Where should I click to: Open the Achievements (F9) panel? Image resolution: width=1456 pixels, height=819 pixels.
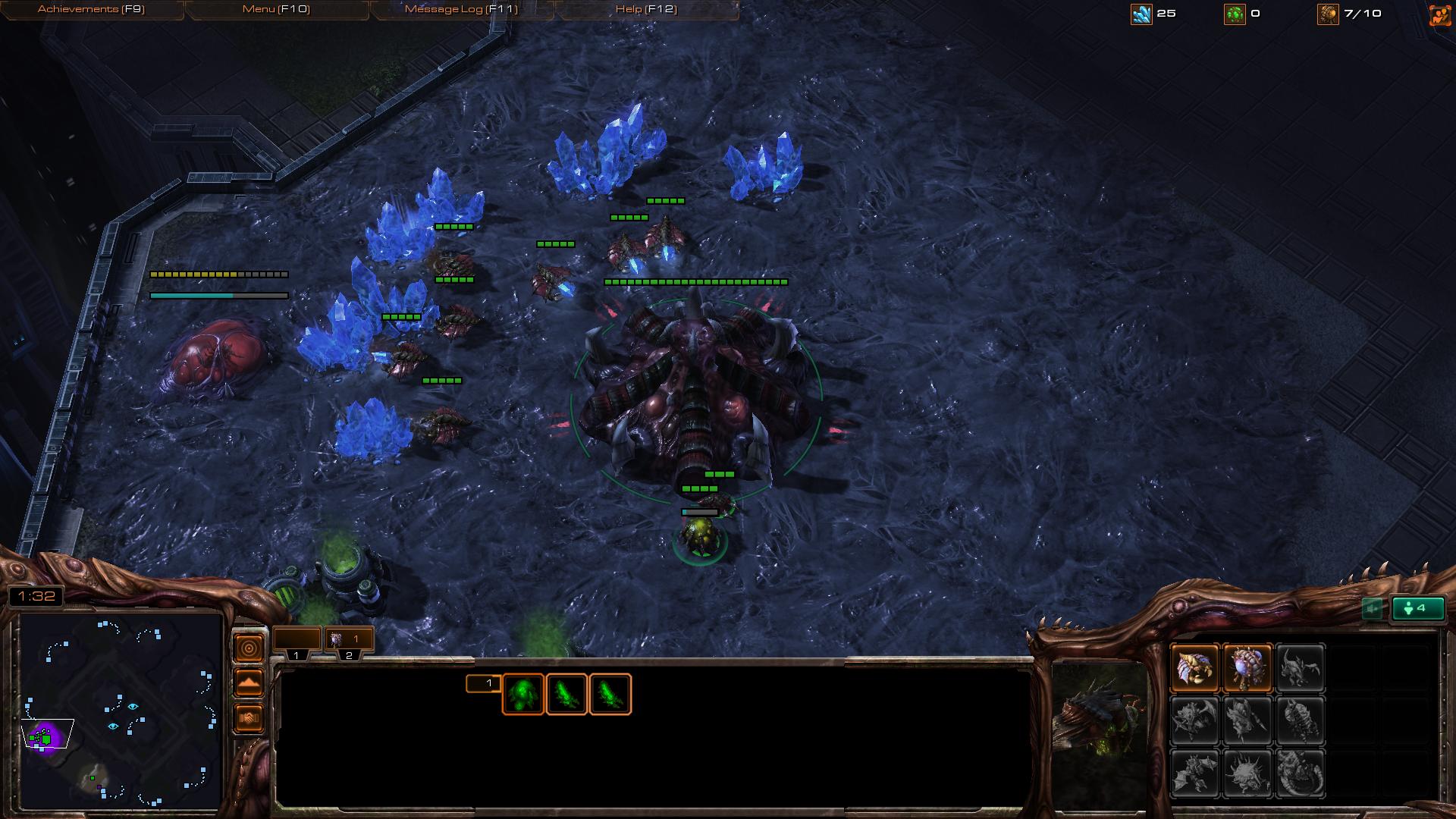(91, 9)
